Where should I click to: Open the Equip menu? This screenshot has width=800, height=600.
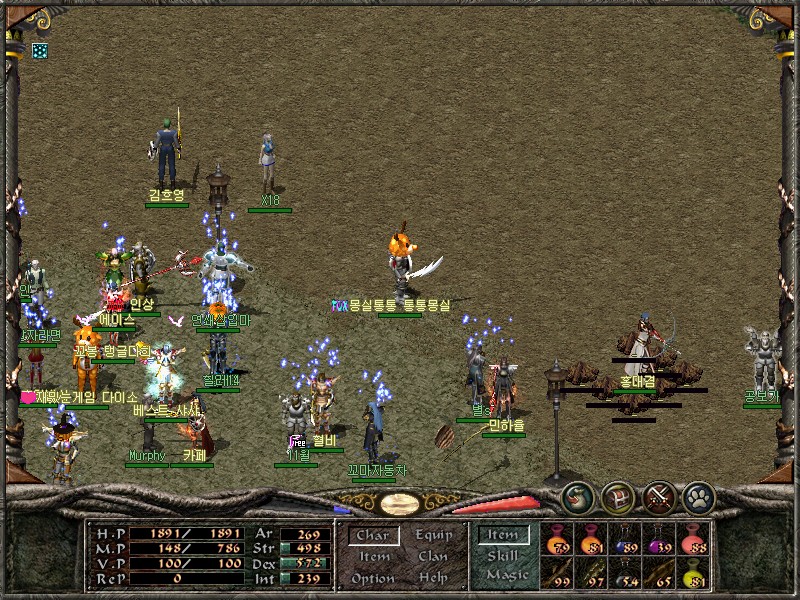click(x=434, y=536)
